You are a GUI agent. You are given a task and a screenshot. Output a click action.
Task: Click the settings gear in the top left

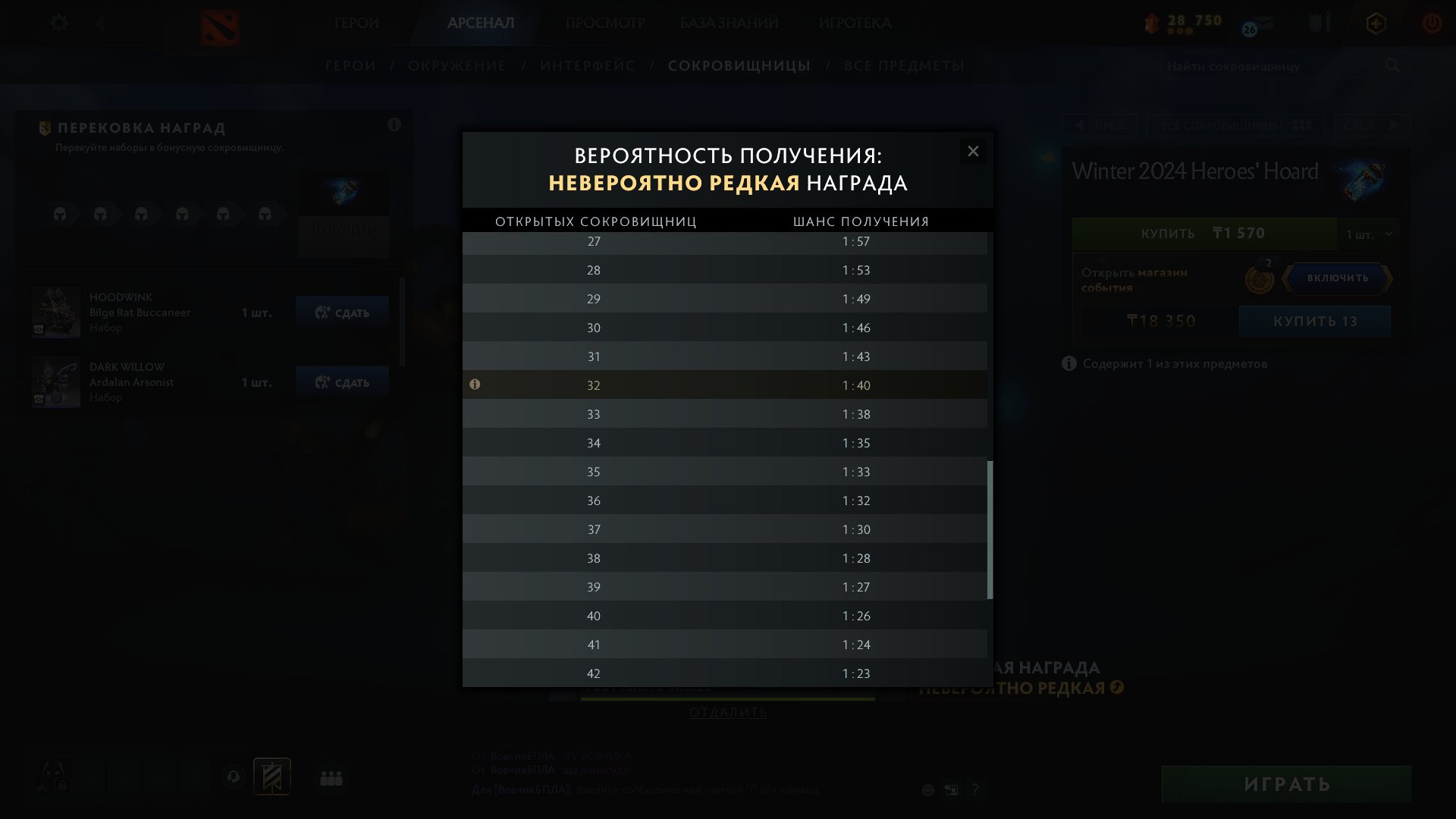point(59,23)
